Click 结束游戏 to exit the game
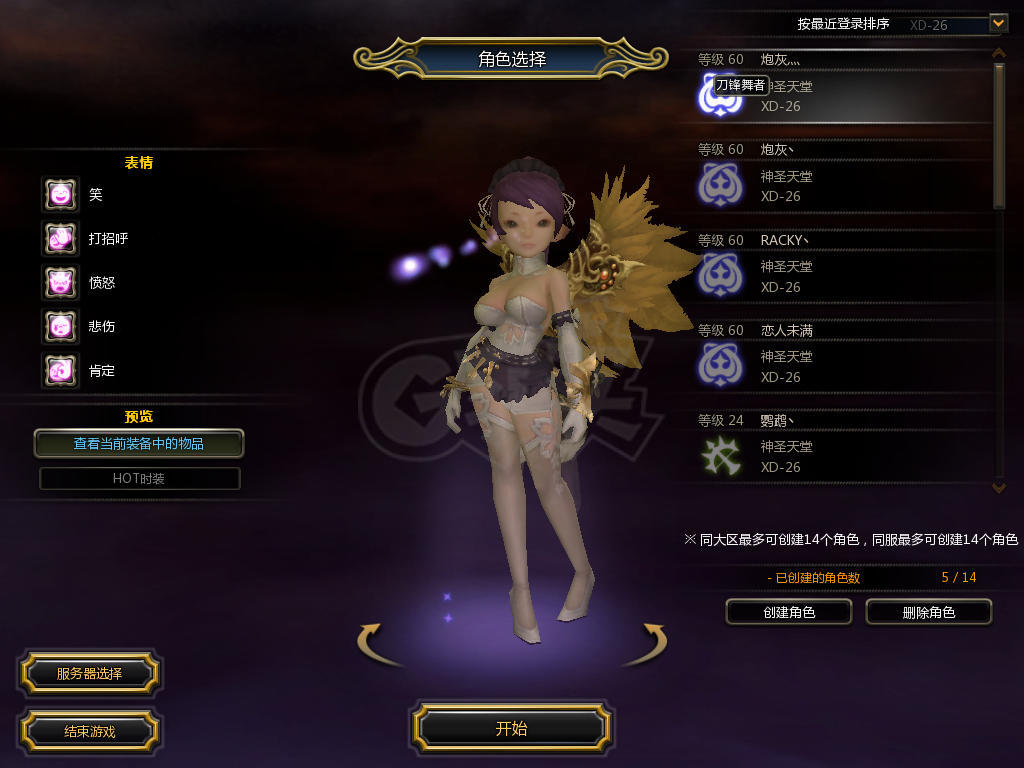This screenshot has width=1024, height=768. point(89,731)
